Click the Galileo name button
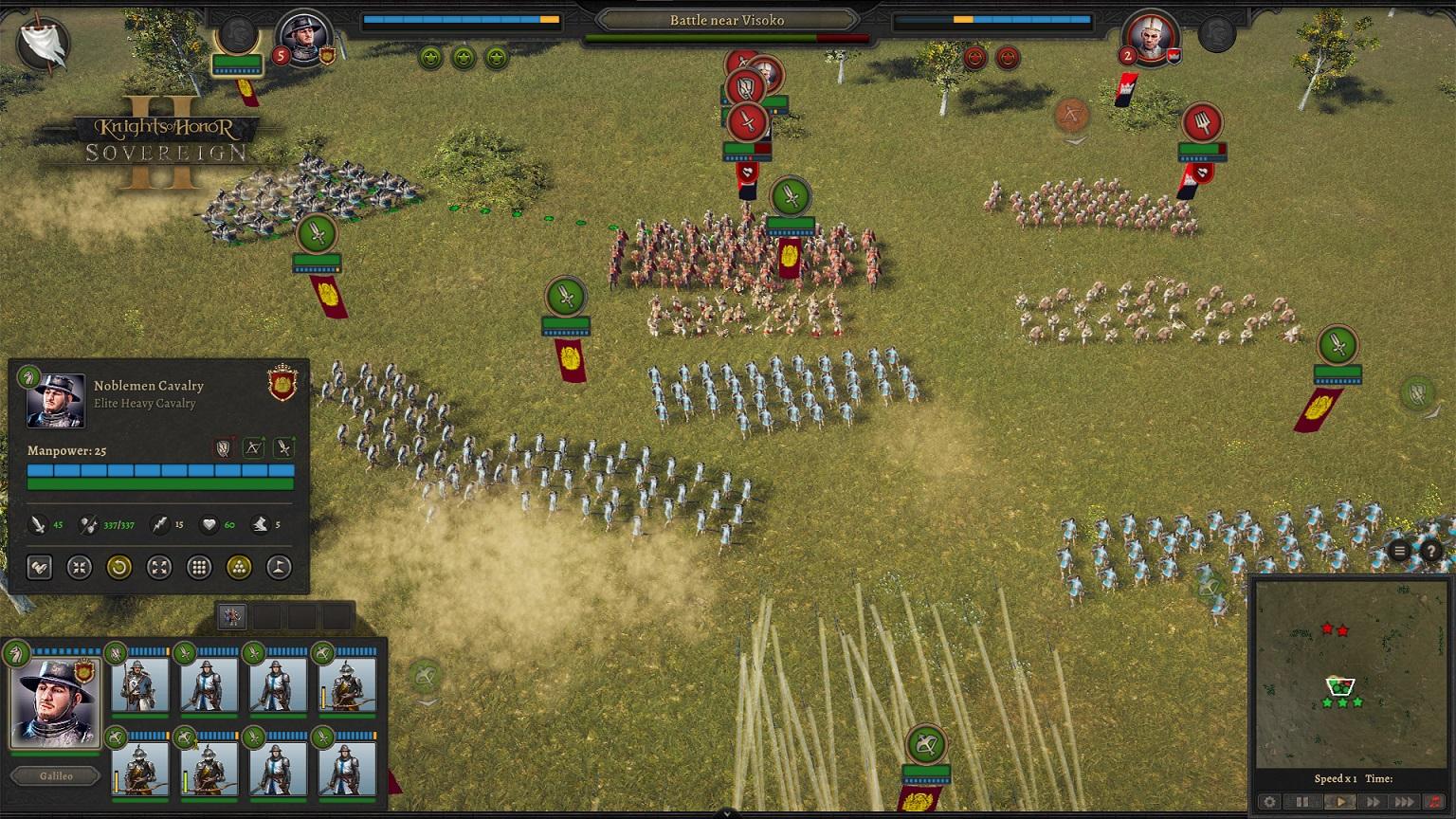 [x=56, y=776]
